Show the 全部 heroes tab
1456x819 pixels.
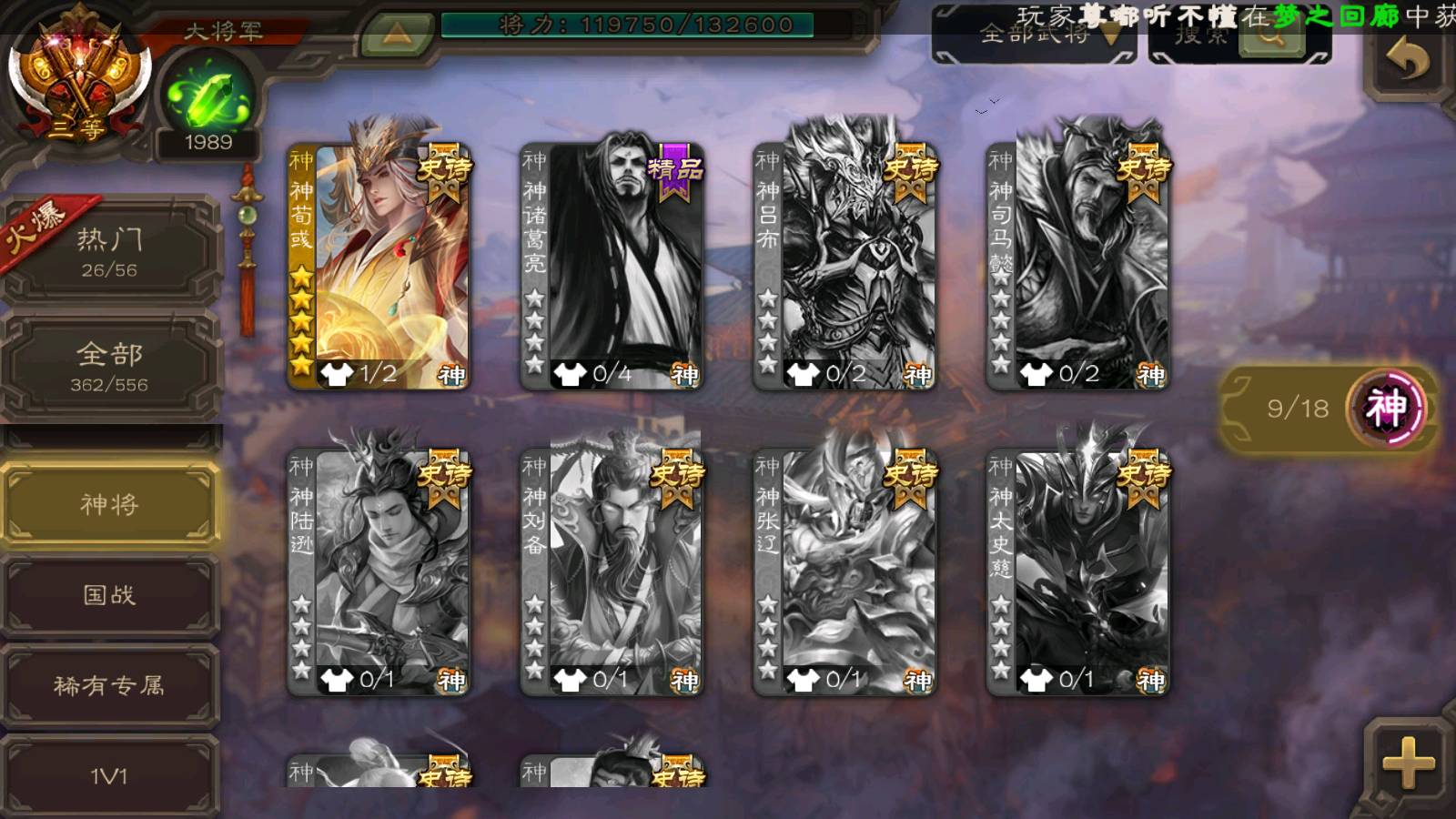tap(109, 366)
